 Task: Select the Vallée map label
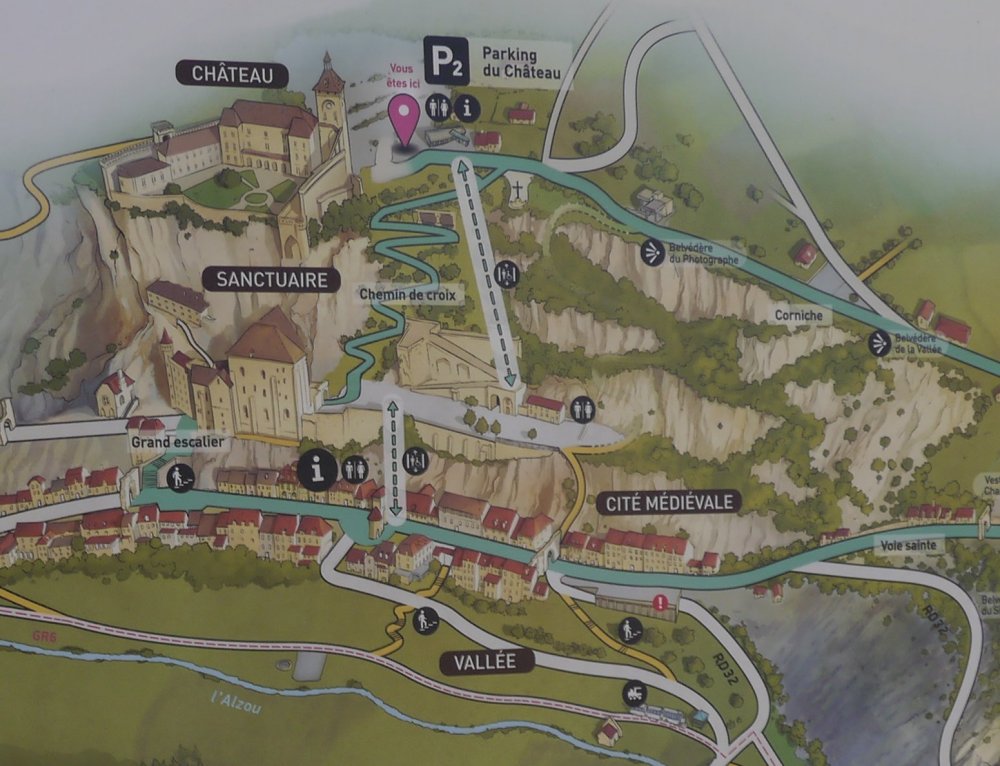(x=484, y=661)
